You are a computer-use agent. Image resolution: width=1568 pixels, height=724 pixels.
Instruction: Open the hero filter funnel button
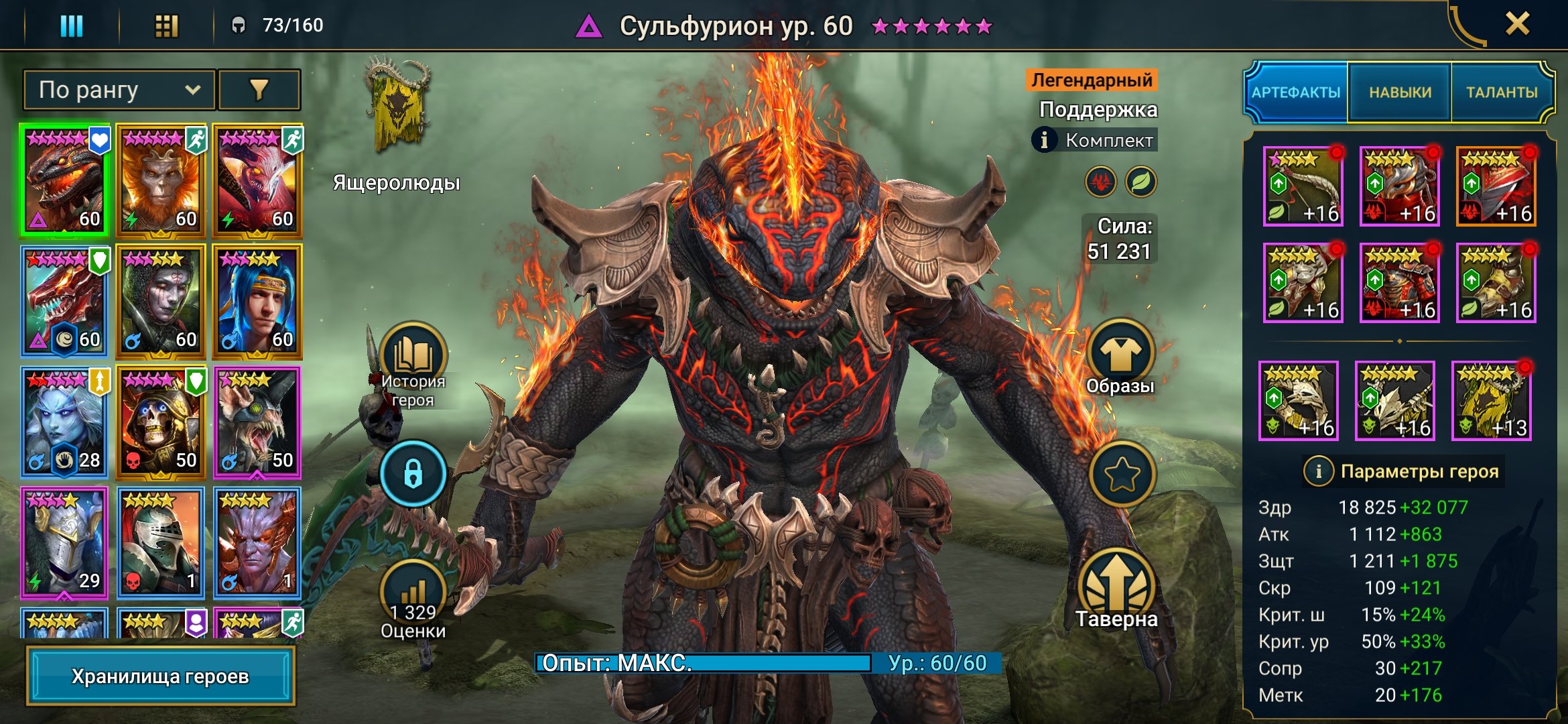[259, 90]
